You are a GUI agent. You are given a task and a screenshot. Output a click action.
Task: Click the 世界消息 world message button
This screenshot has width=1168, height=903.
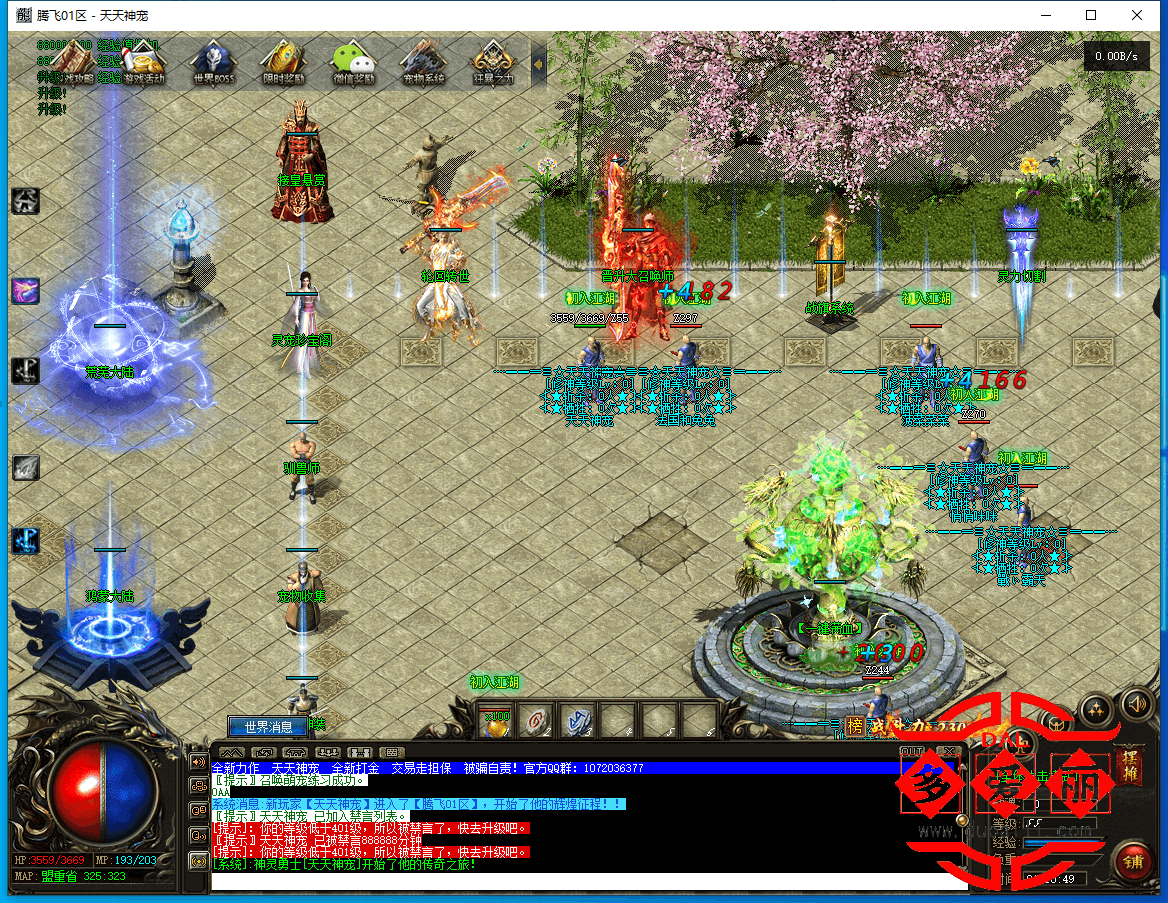[261, 727]
